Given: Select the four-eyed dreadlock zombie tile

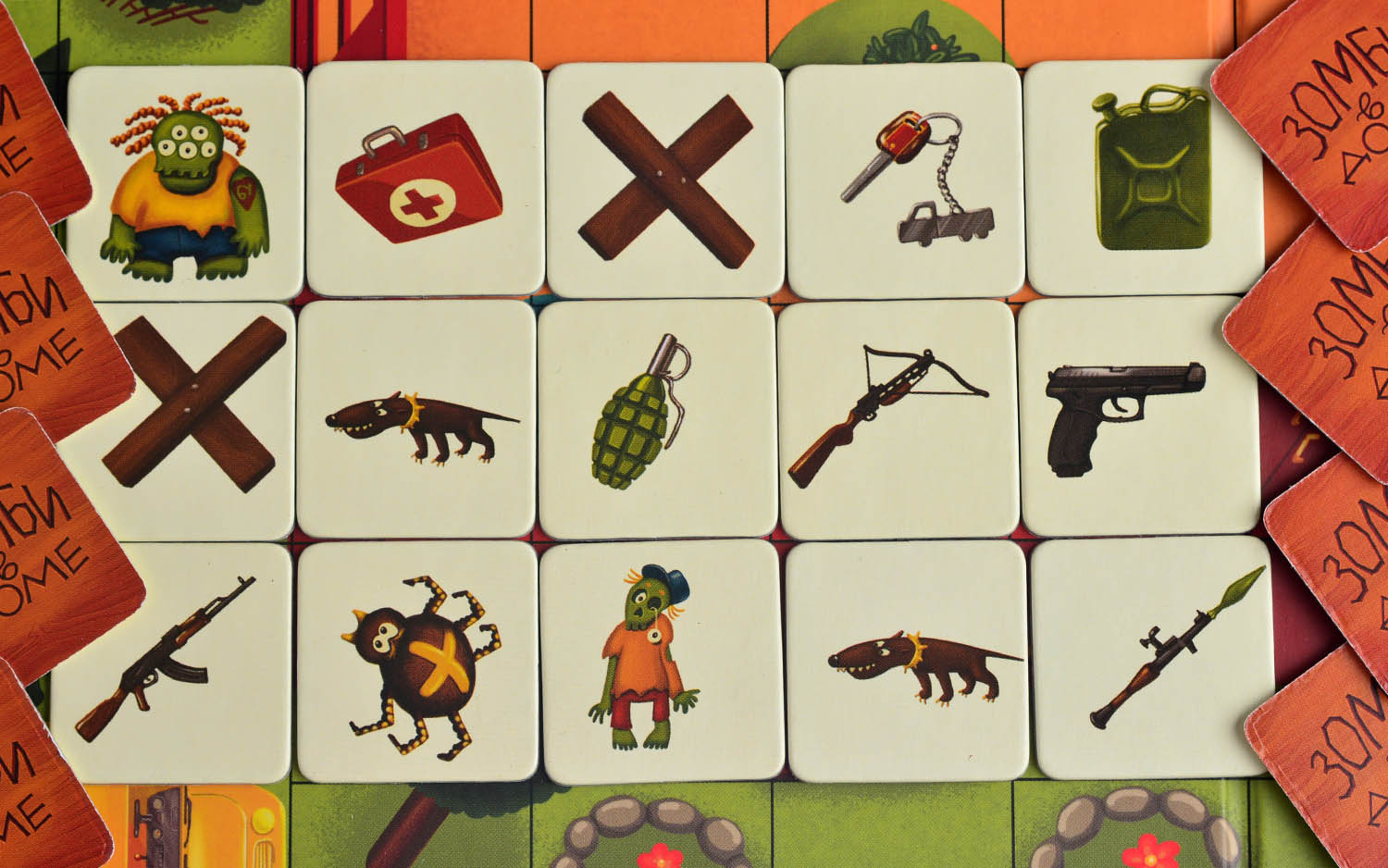Looking at the screenshot, I should coord(186,184).
